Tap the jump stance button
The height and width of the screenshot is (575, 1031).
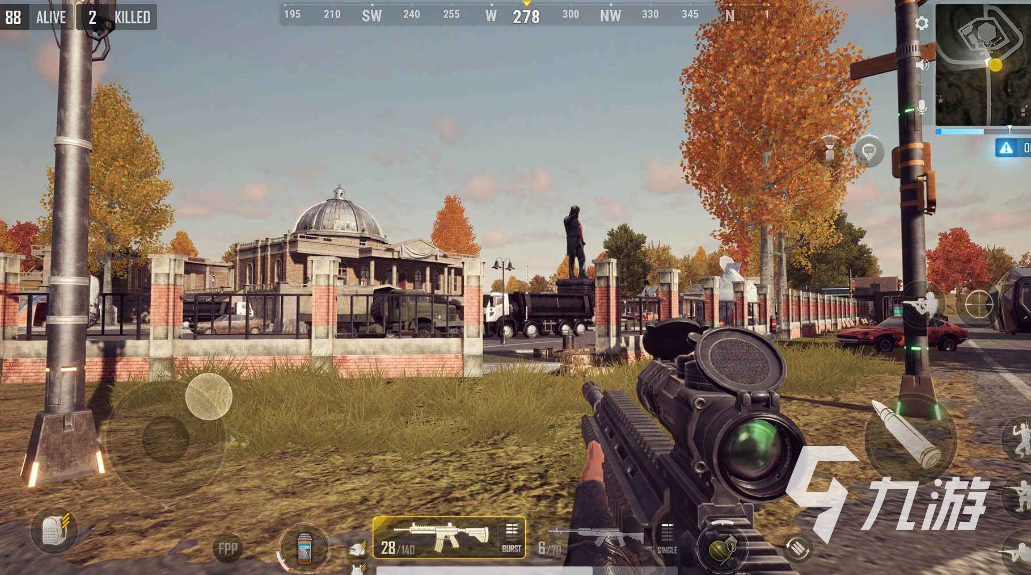coord(1018,438)
